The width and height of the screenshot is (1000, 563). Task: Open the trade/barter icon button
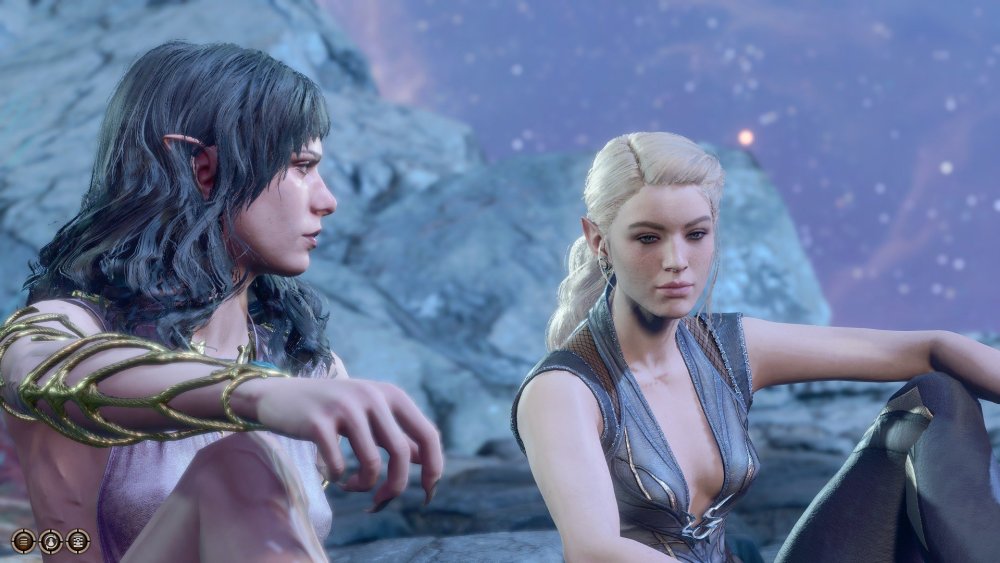tap(77, 541)
